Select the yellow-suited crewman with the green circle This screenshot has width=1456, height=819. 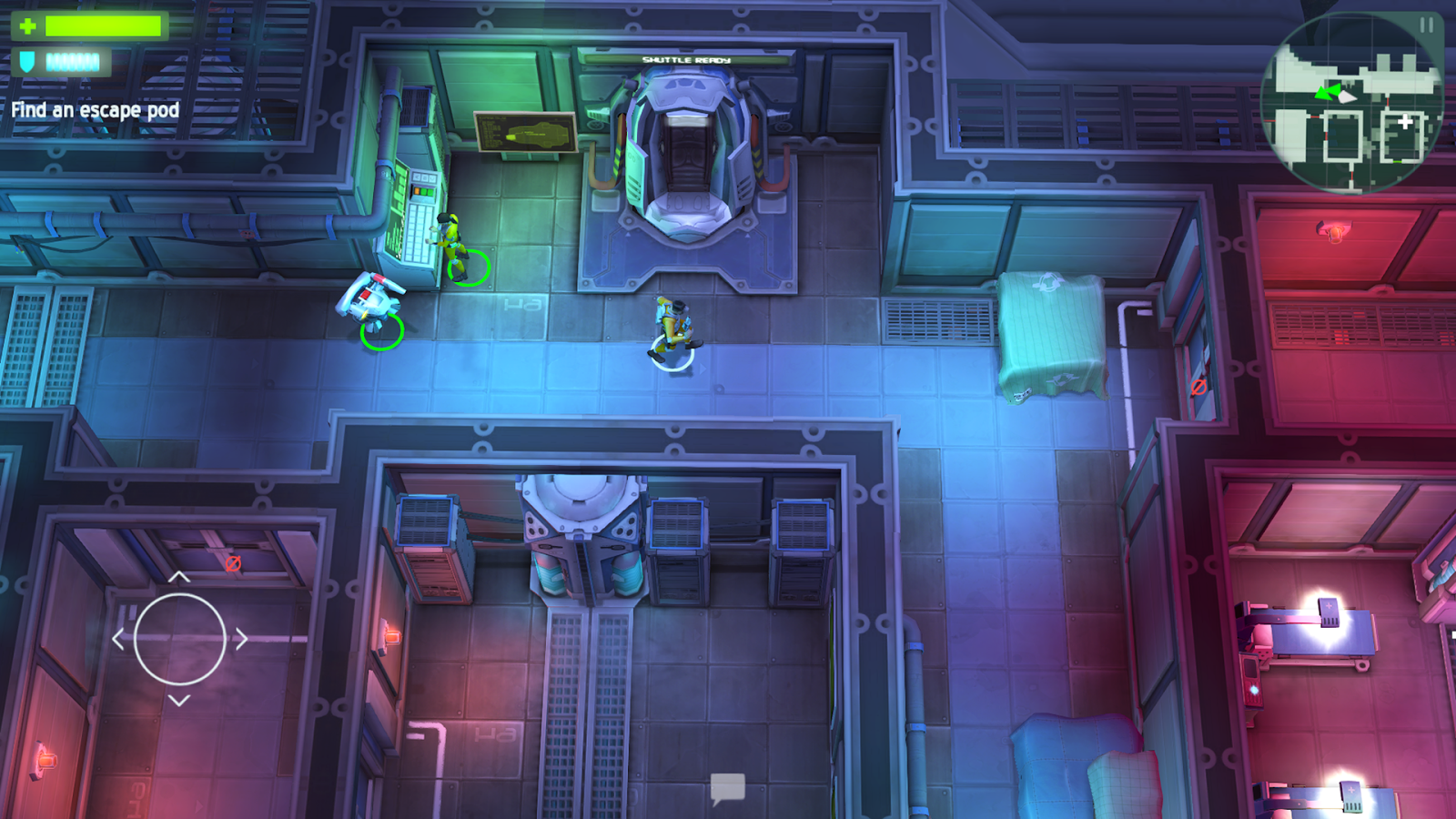(449, 238)
